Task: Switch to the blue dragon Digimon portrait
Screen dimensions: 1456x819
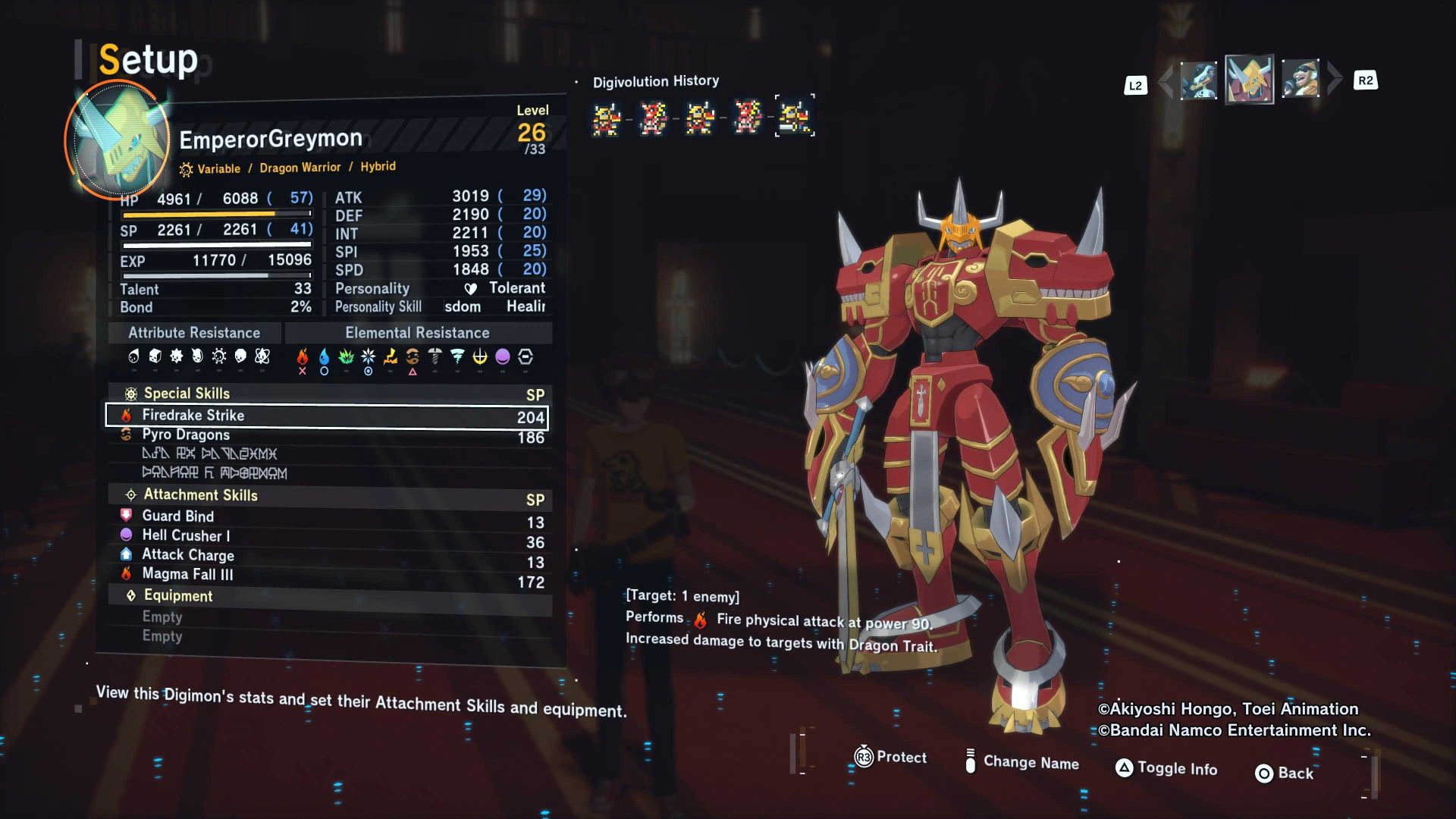Action: click(1199, 80)
